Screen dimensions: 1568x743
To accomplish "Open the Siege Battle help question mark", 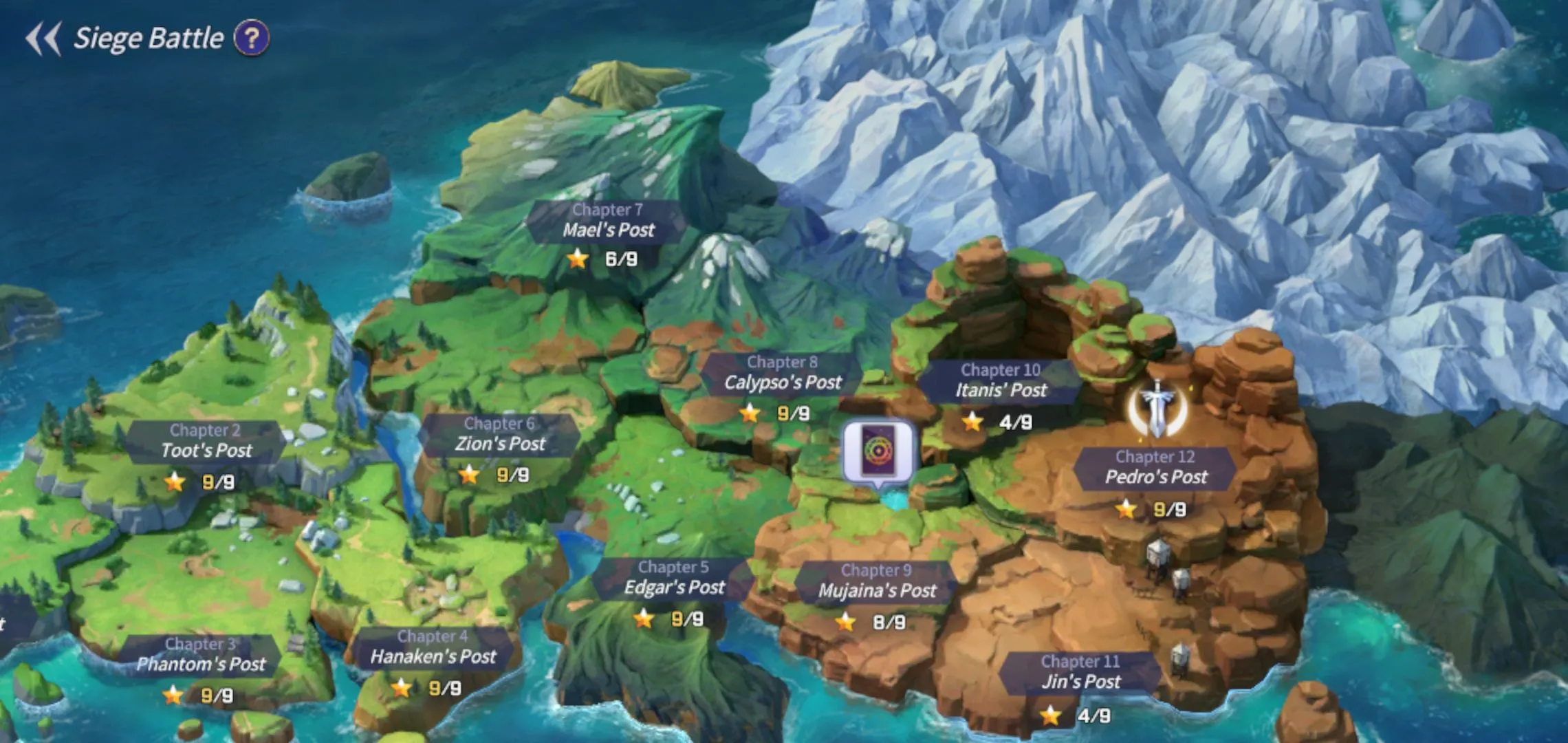I will 252,39.
